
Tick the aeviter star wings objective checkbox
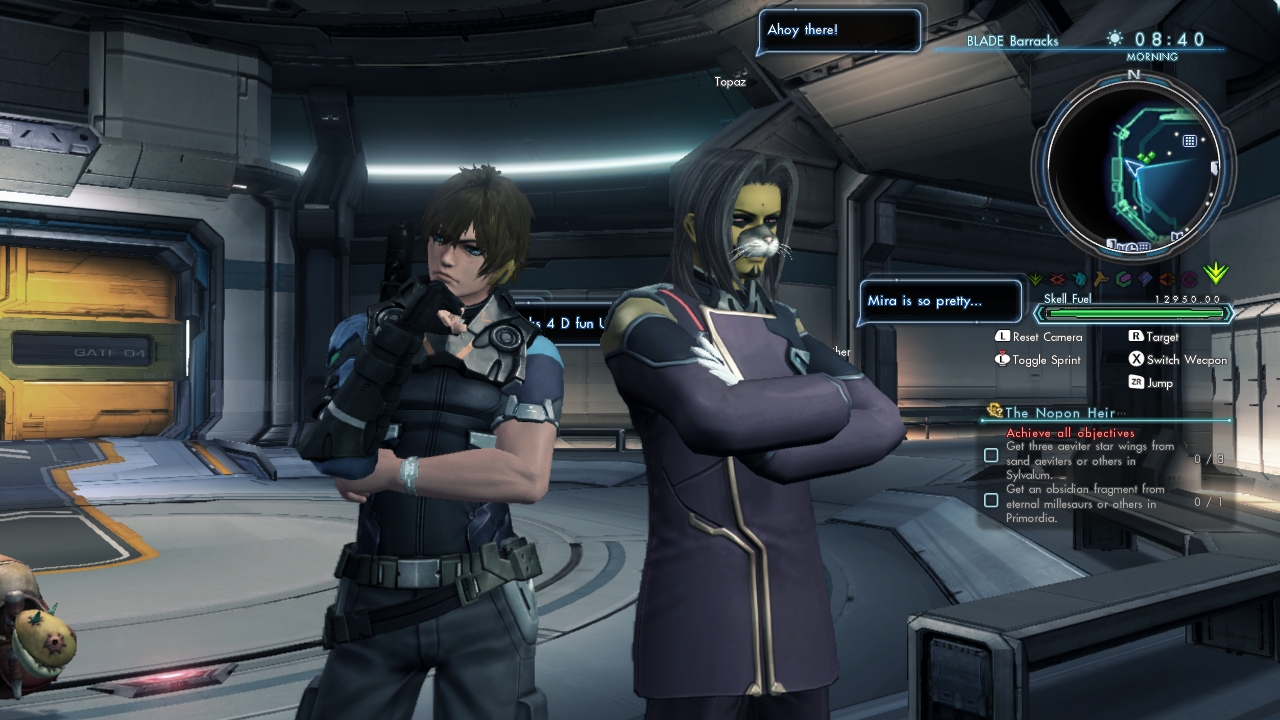pyautogui.click(x=991, y=455)
